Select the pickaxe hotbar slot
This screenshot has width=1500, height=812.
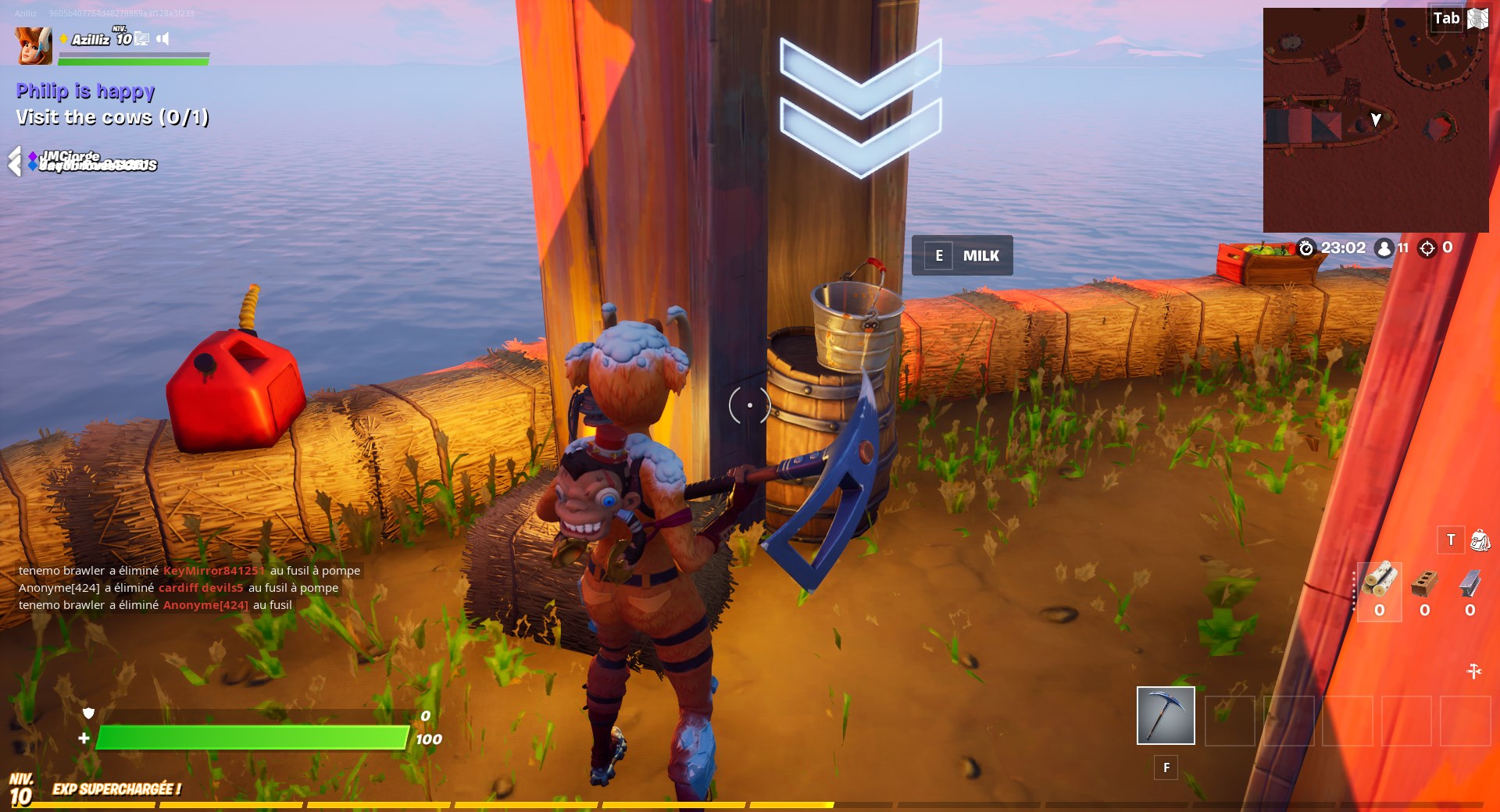pos(1165,715)
